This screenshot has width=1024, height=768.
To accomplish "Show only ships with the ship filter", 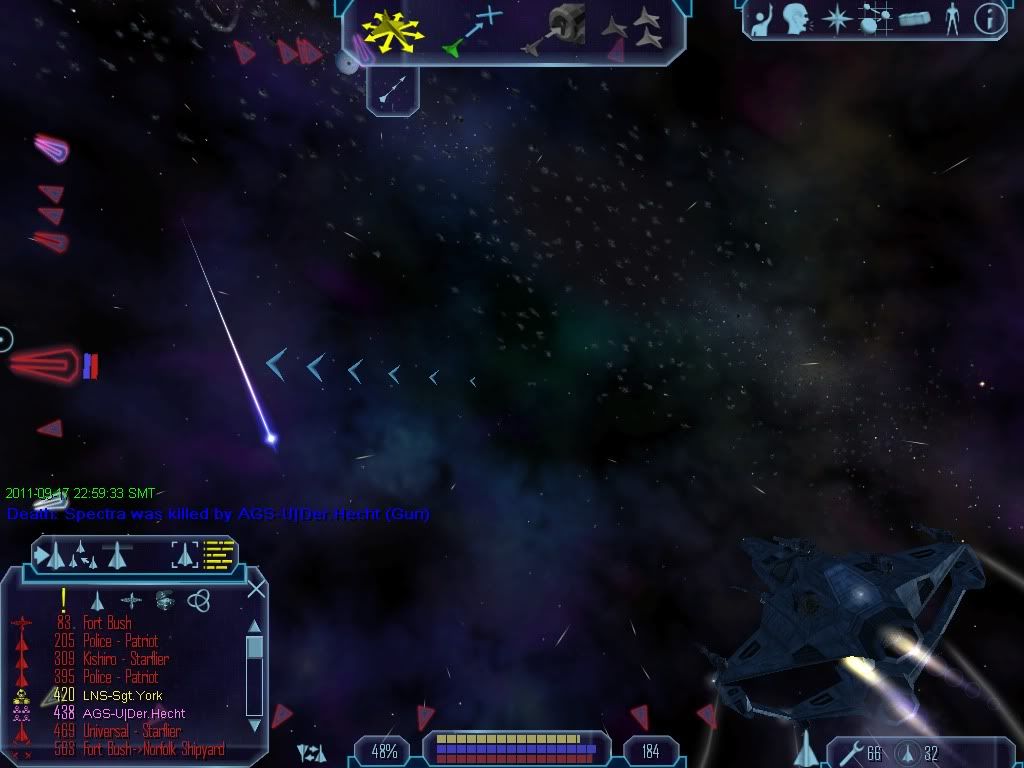I will coord(98,600).
